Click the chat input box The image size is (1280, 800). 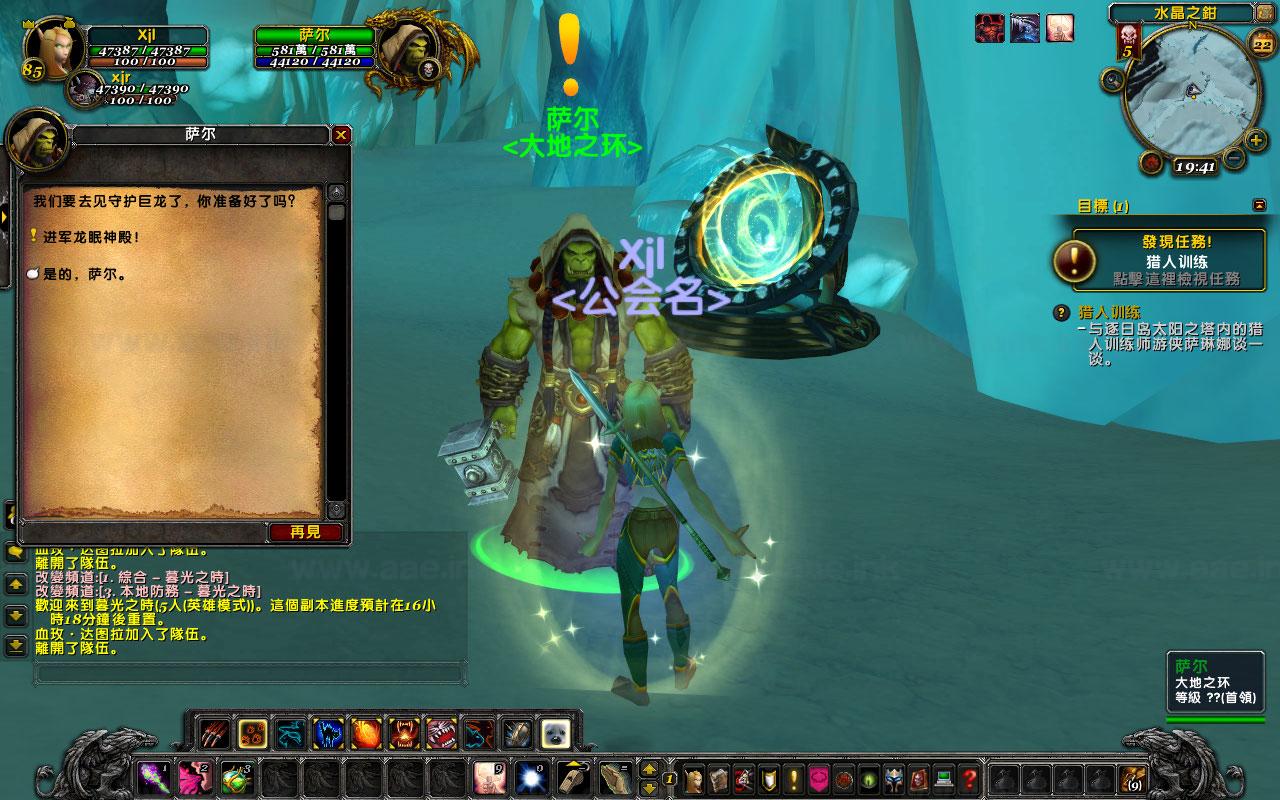click(250, 674)
